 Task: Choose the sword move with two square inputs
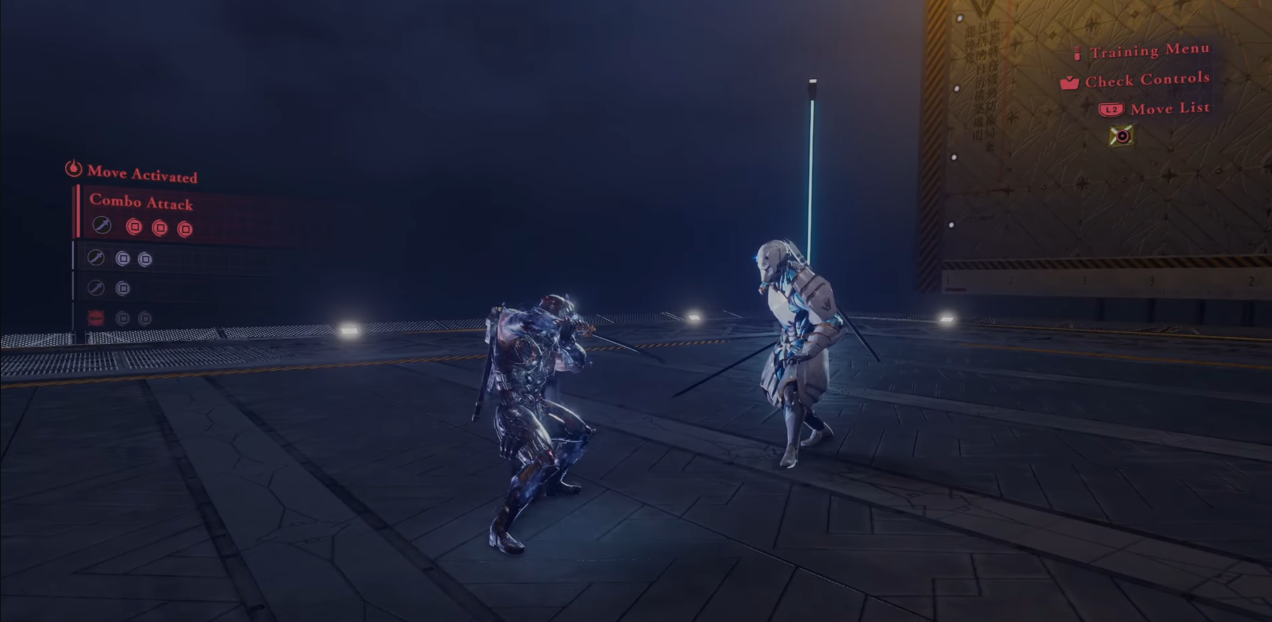(x=120, y=259)
